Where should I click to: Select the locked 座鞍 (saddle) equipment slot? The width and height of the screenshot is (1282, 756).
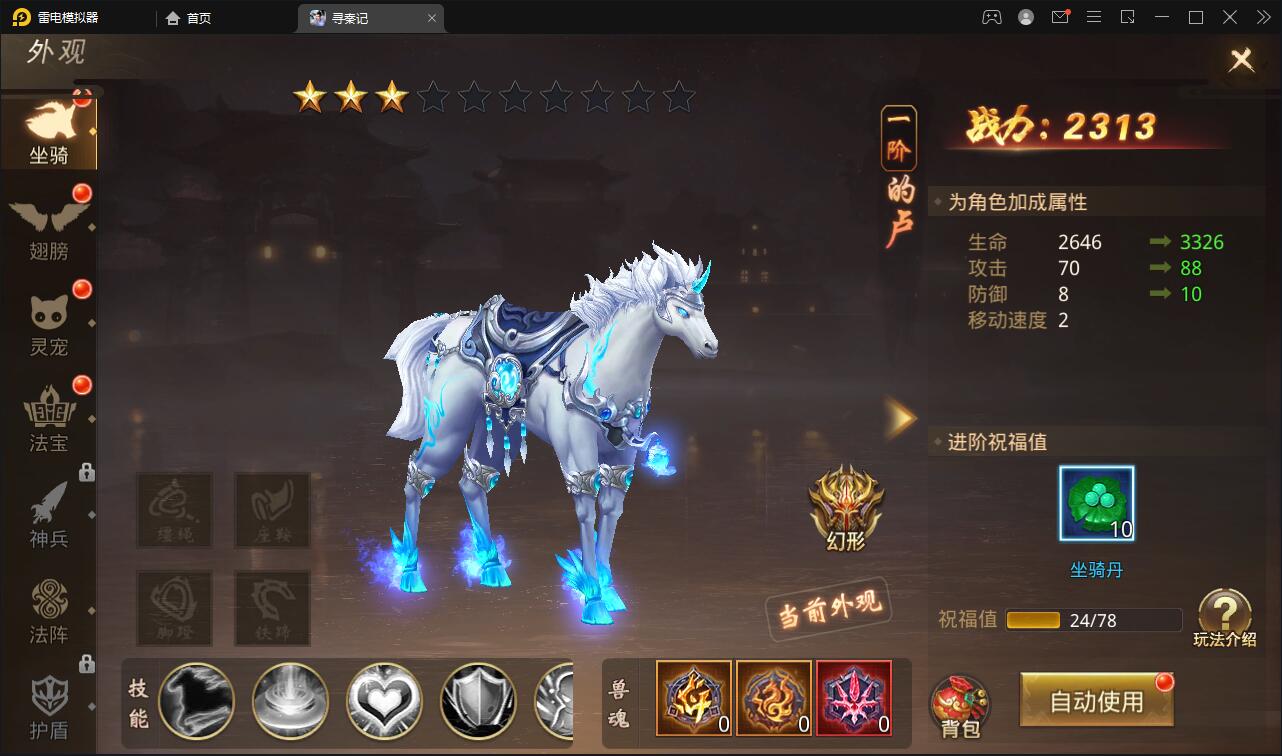[272, 510]
